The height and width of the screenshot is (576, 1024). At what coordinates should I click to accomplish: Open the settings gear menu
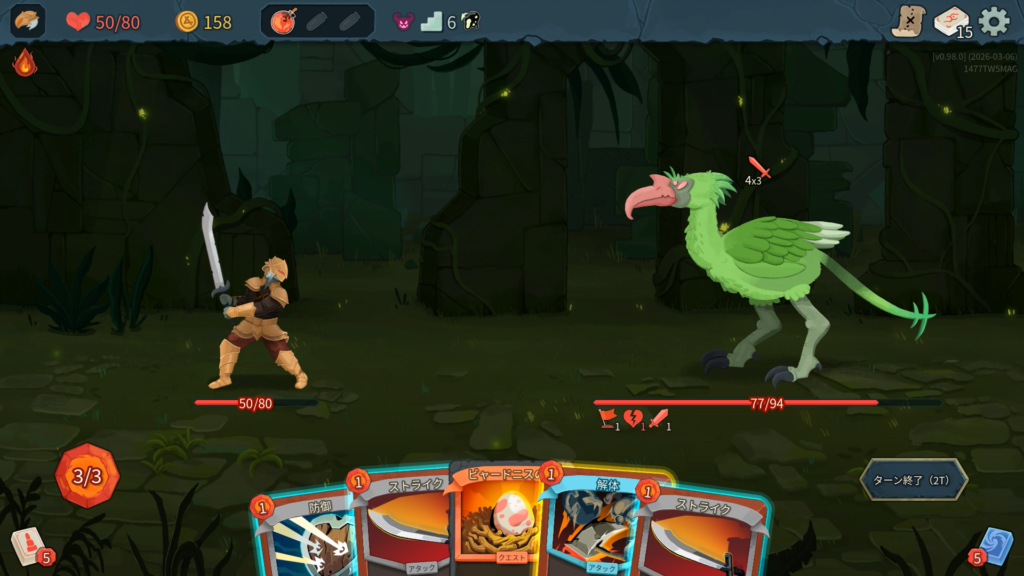993,21
